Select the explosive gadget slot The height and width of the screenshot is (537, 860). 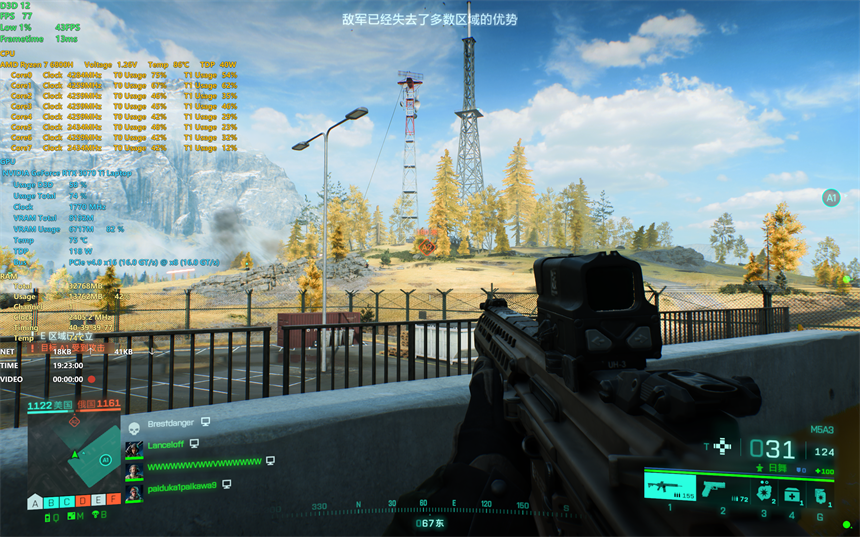[762, 491]
